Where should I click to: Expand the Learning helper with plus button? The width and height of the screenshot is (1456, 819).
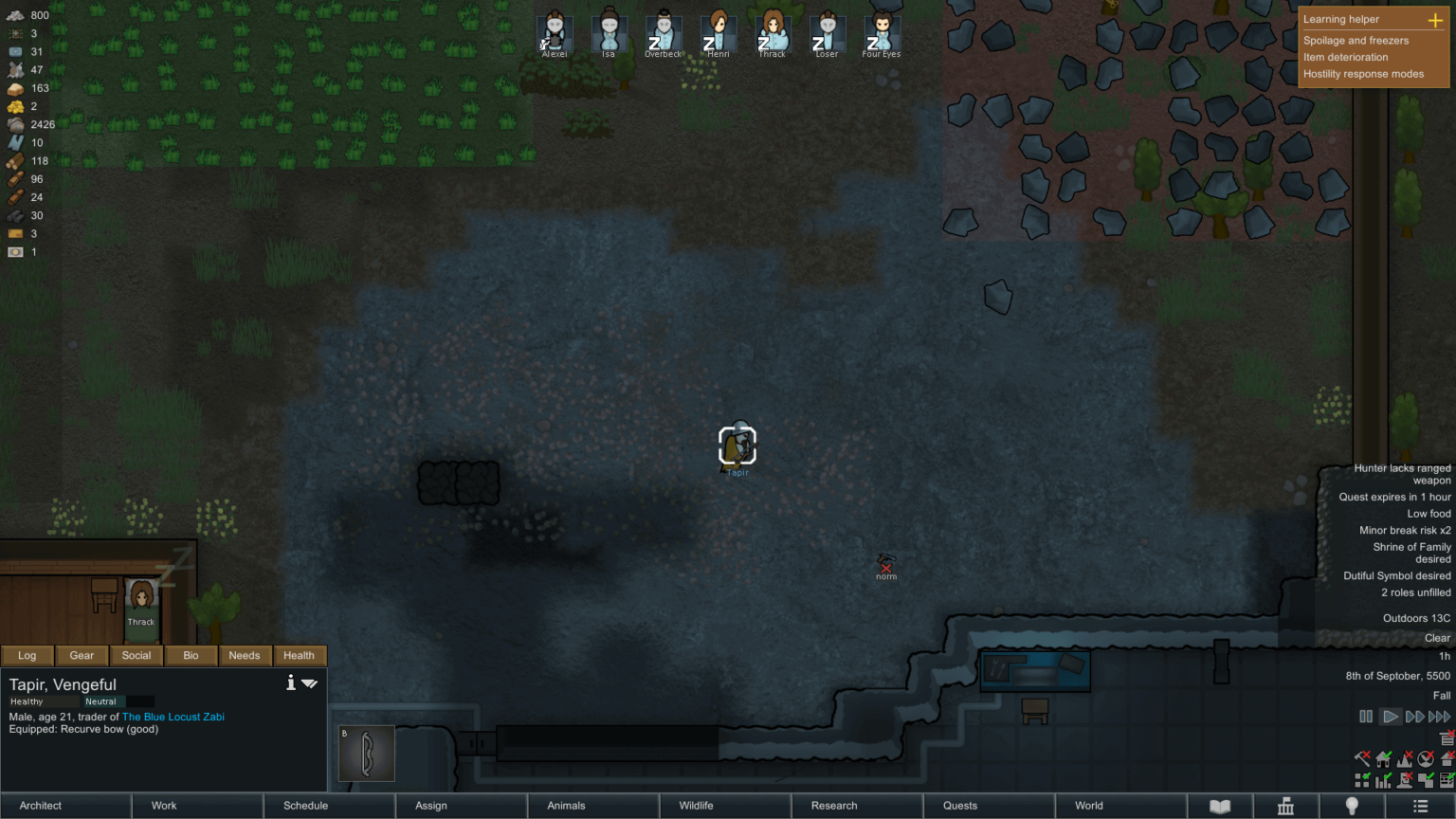point(1436,19)
